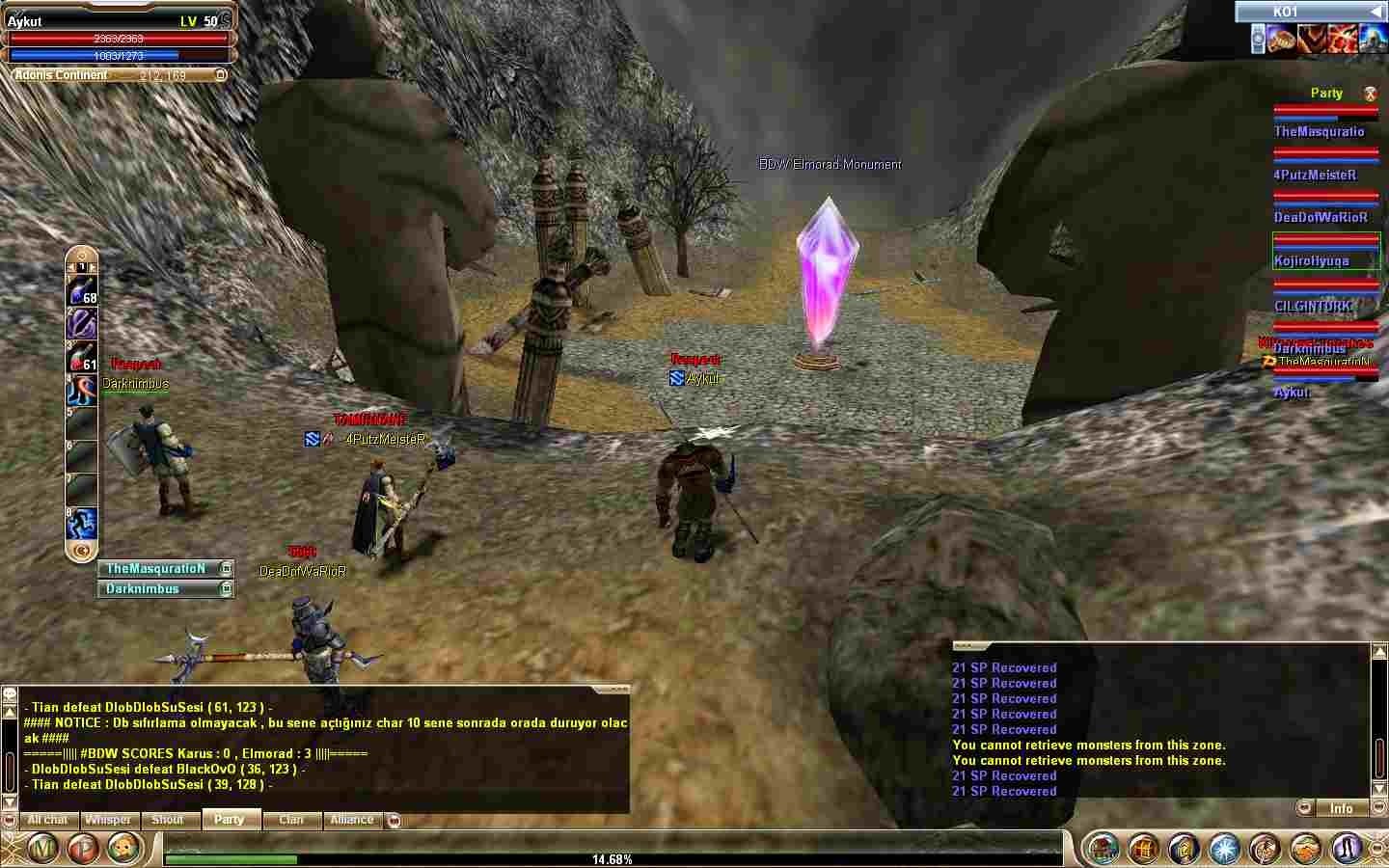Click the round green M button

point(44,849)
